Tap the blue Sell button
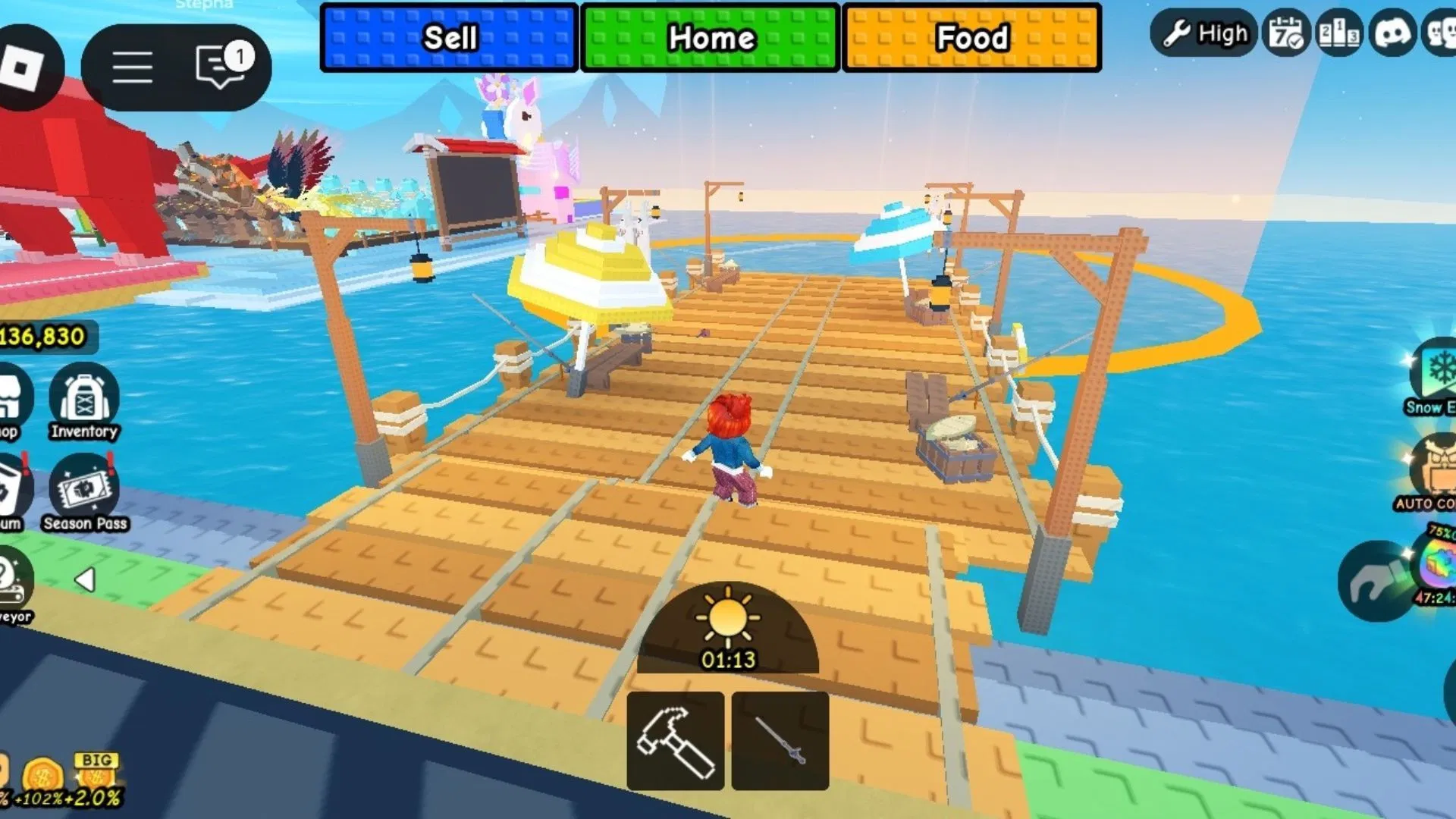The width and height of the screenshot is (1456, 819). (x=449, y=38)
